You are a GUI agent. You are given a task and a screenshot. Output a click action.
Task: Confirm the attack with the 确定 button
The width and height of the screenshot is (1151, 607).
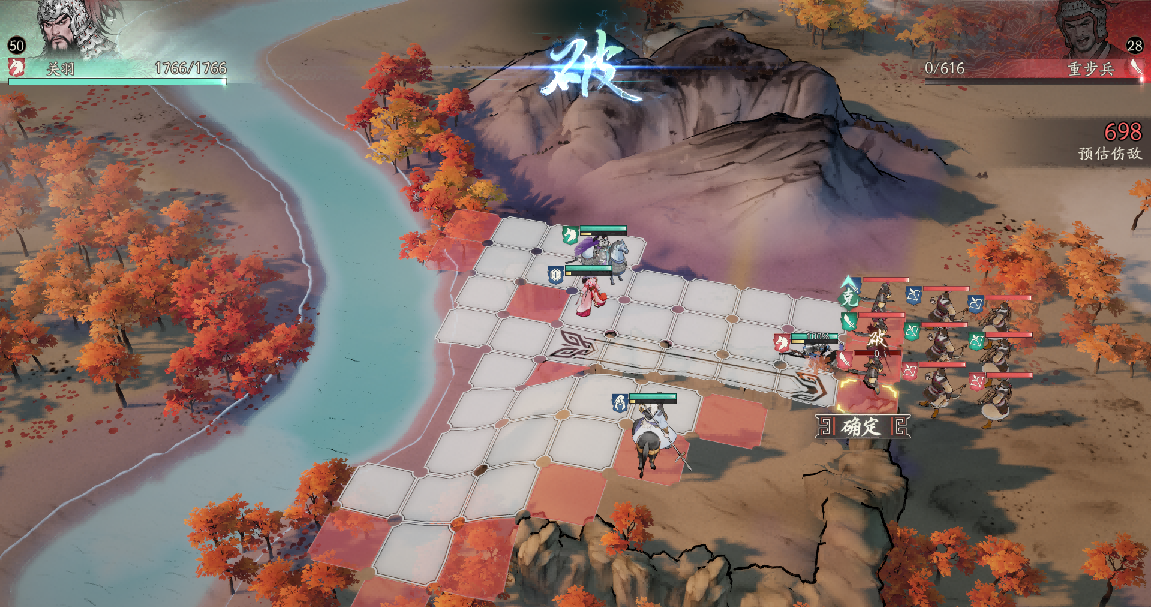(861, 427)
